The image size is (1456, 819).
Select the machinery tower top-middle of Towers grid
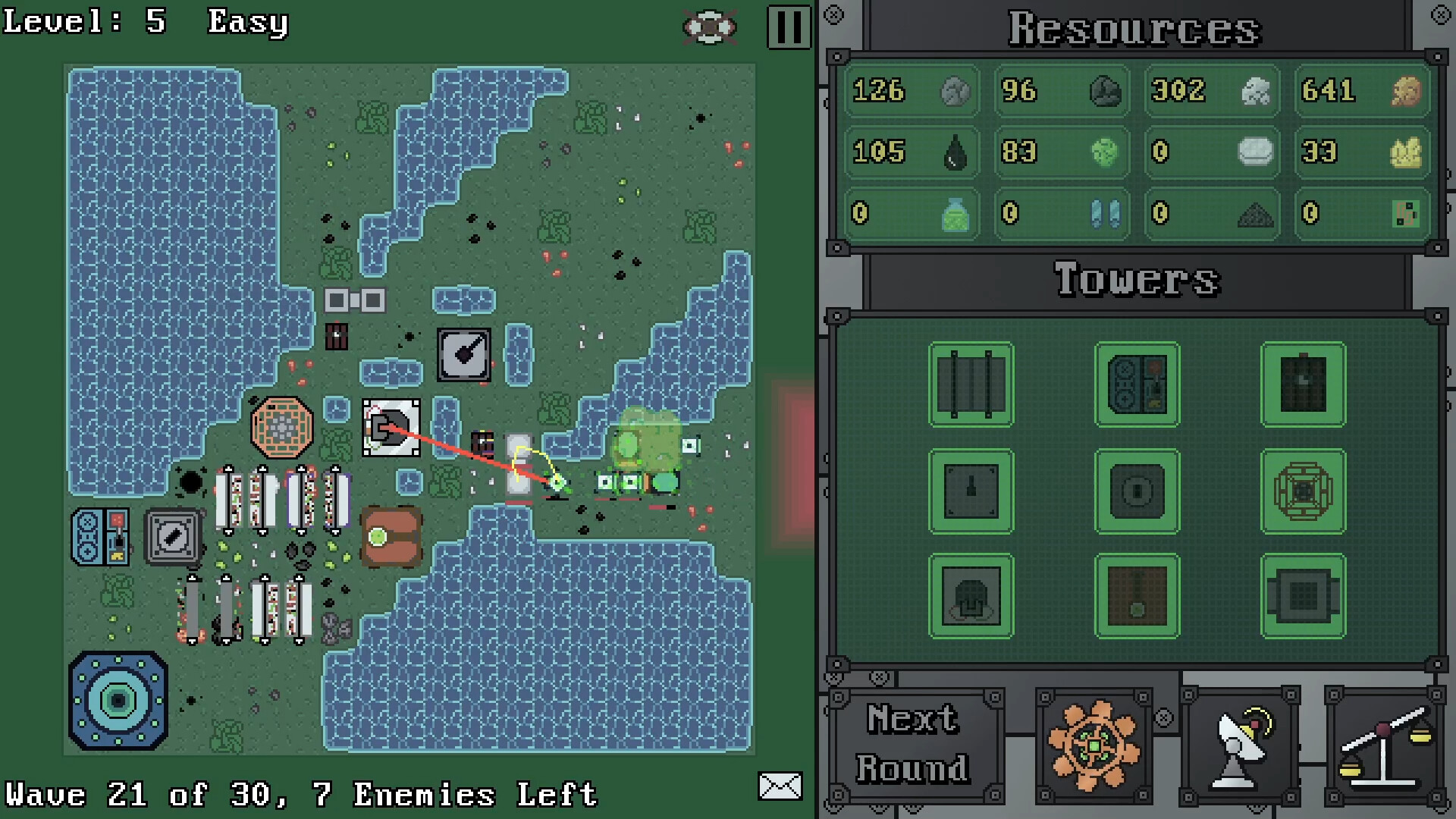(x=1137, y=383)
